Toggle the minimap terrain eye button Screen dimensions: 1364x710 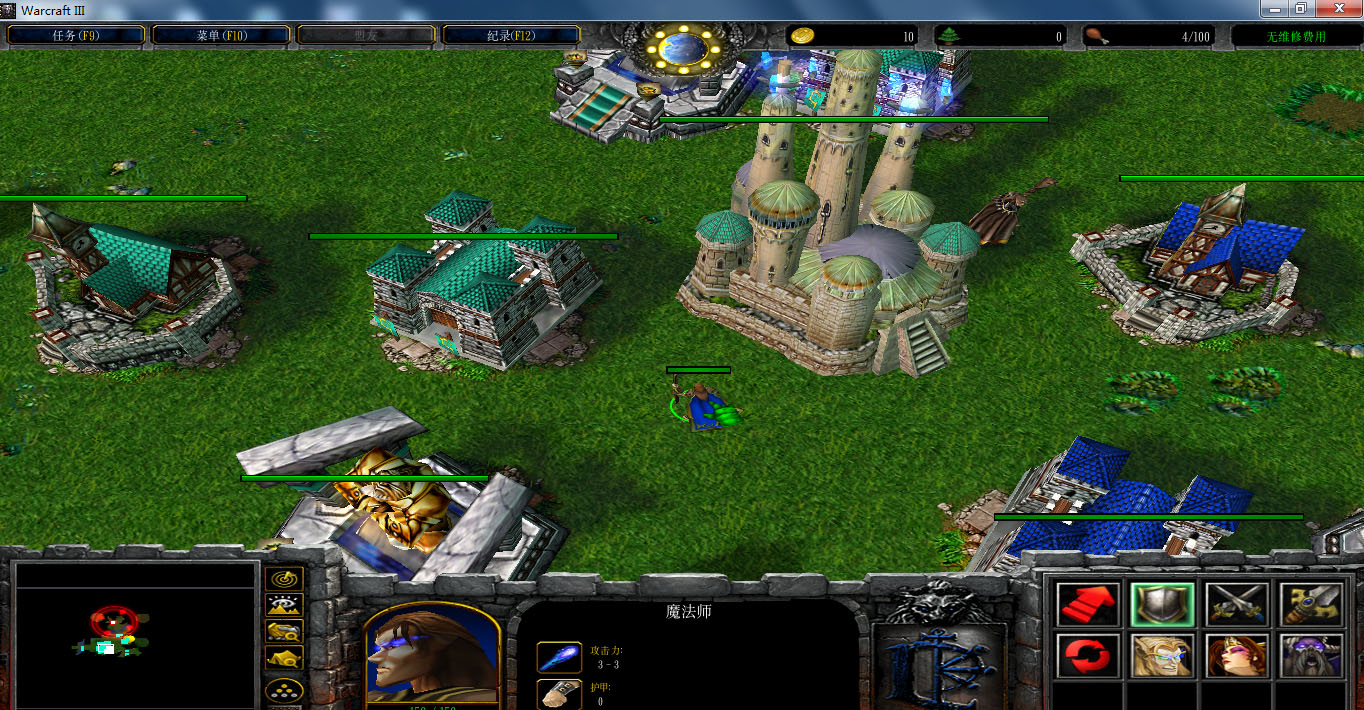(x=285, y=605)
